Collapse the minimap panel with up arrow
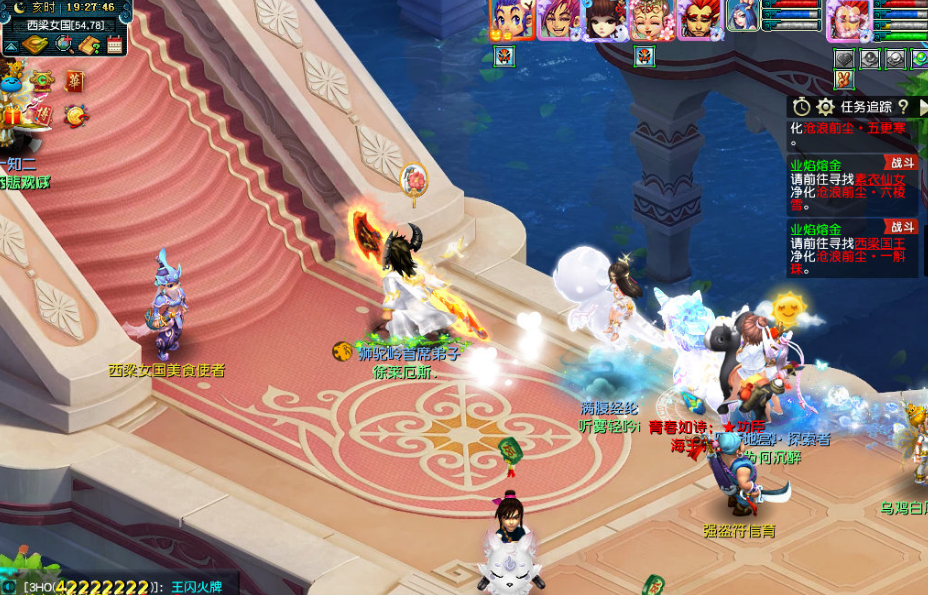The image size is (928, 595). 9,45
